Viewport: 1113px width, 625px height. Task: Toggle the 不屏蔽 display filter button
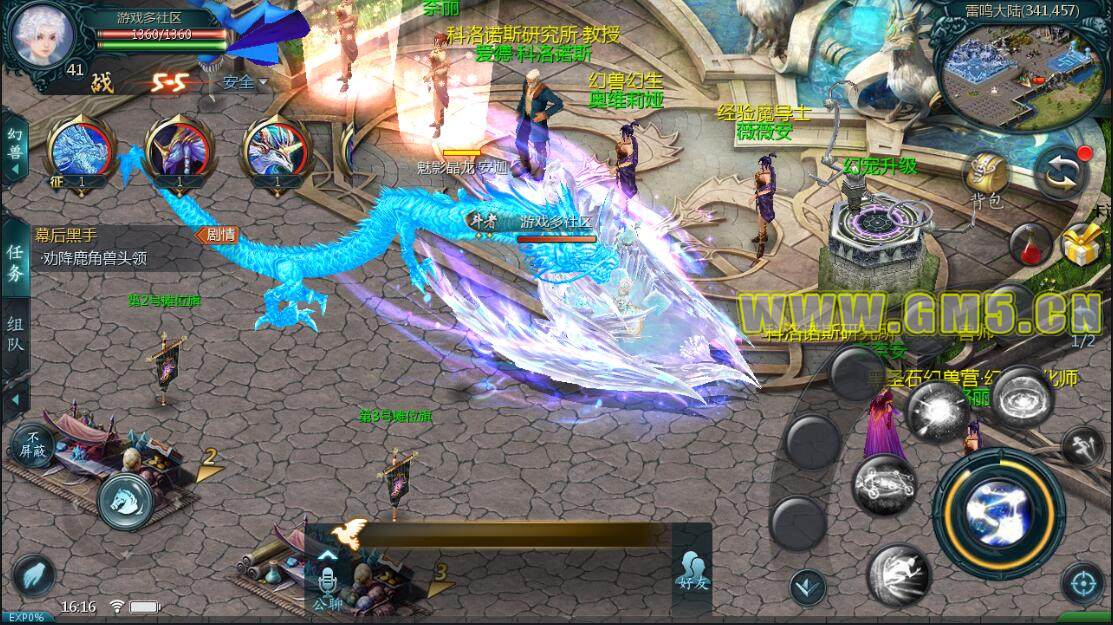pyautogui.click(x=30, y=443)
